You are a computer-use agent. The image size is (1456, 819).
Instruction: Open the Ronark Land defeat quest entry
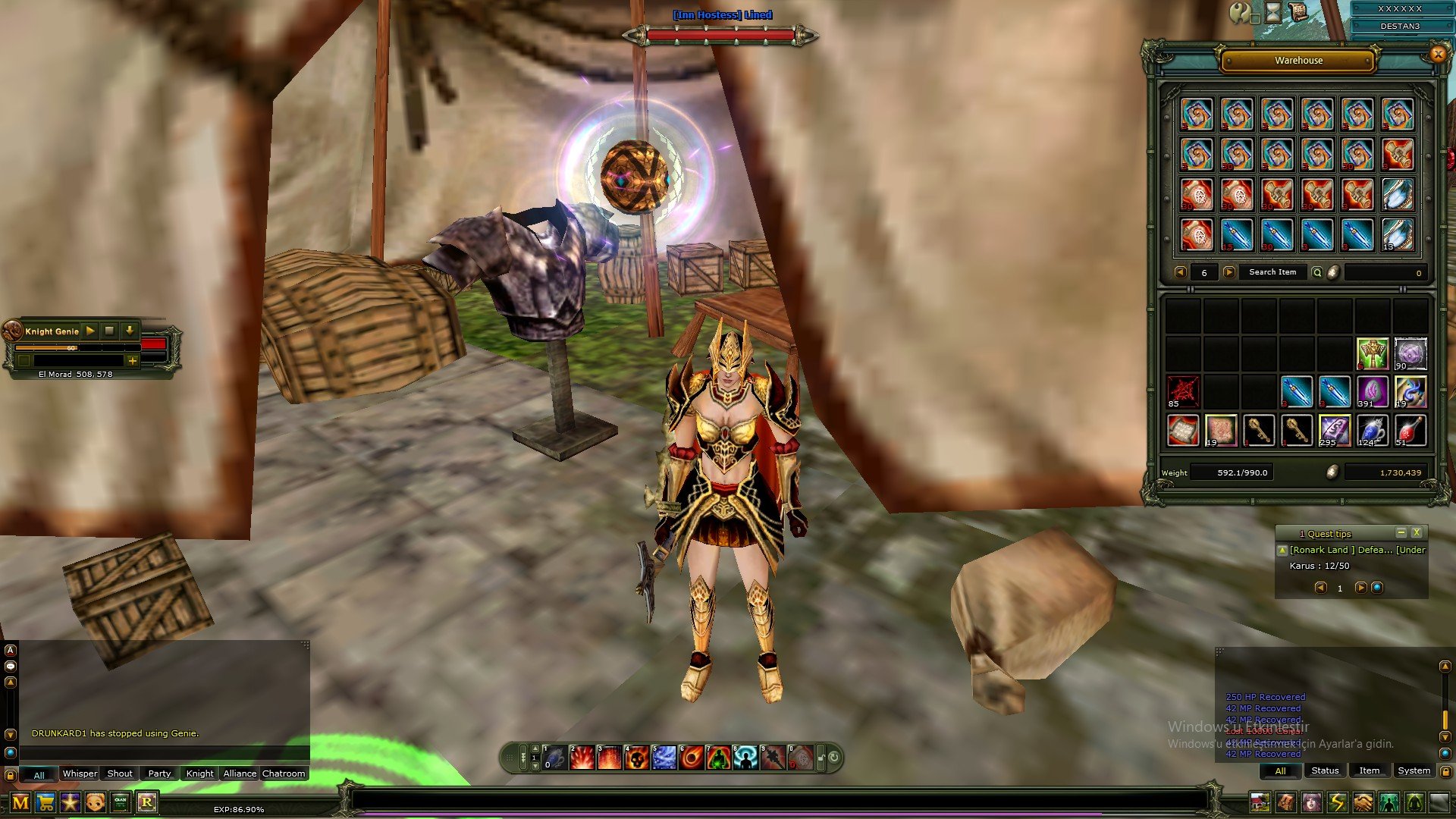tap(1357, 550)
